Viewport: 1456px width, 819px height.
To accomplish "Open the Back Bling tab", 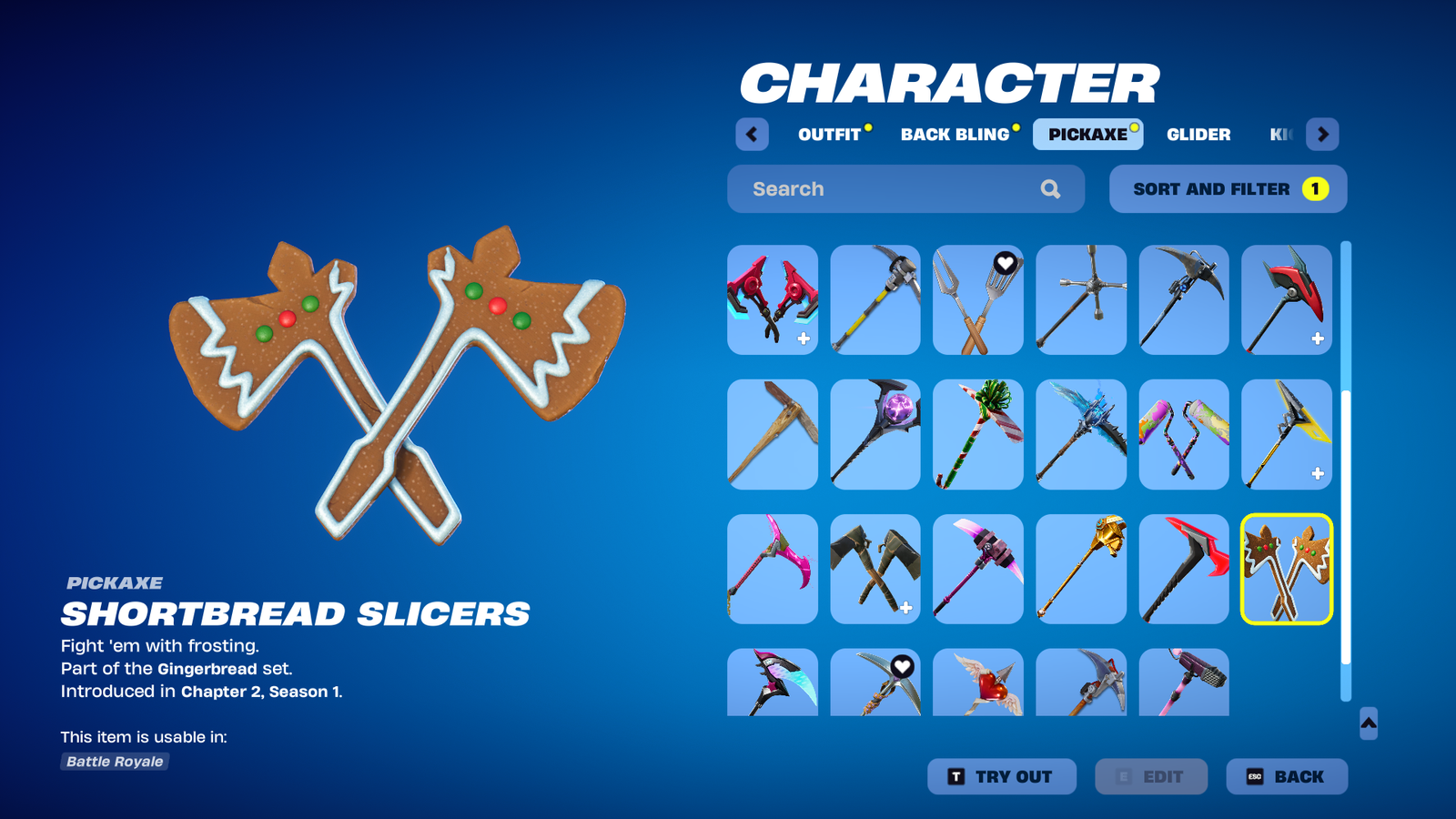I will pos(955,135).
